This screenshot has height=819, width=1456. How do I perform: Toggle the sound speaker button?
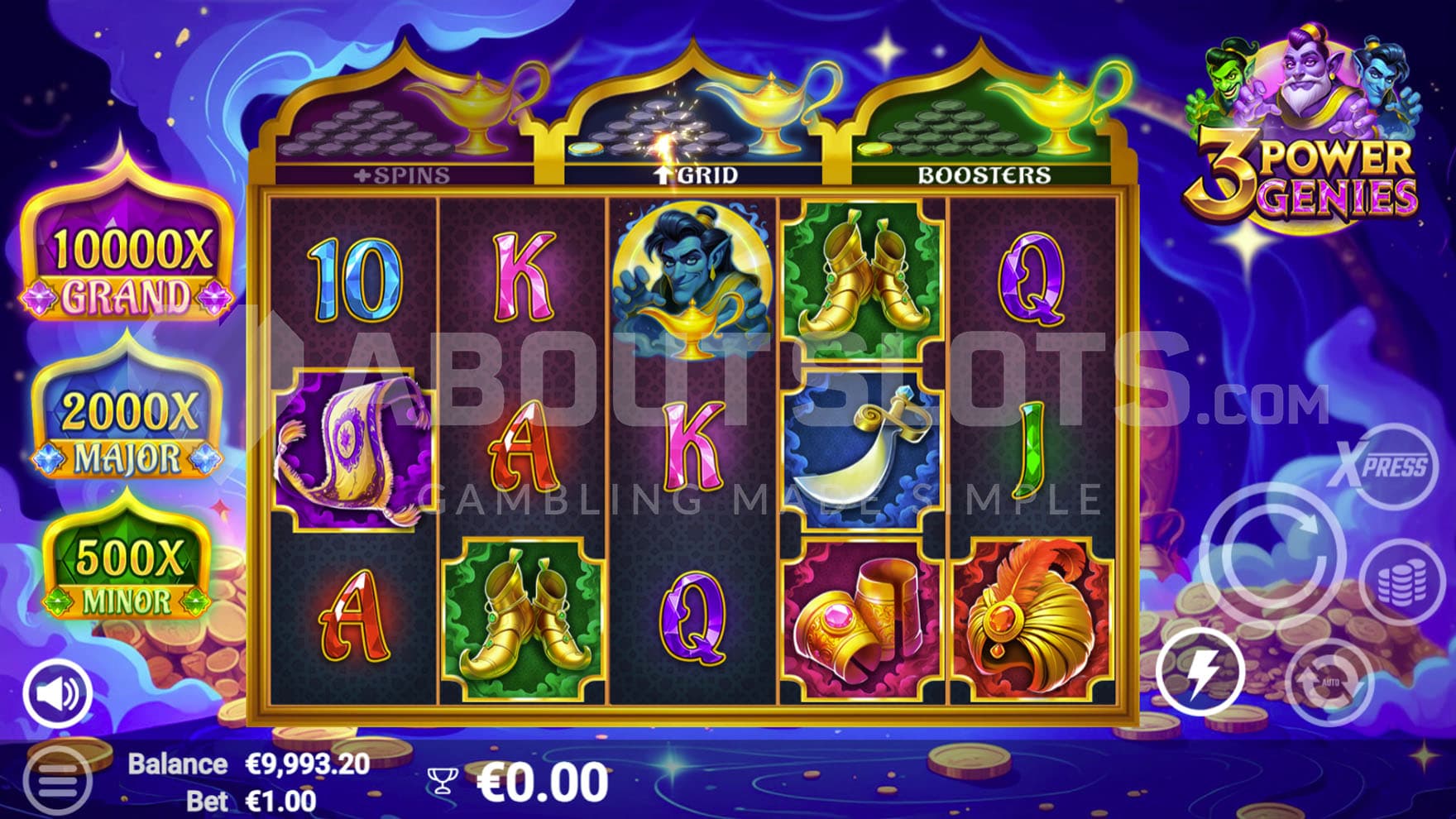click(57, 693)
